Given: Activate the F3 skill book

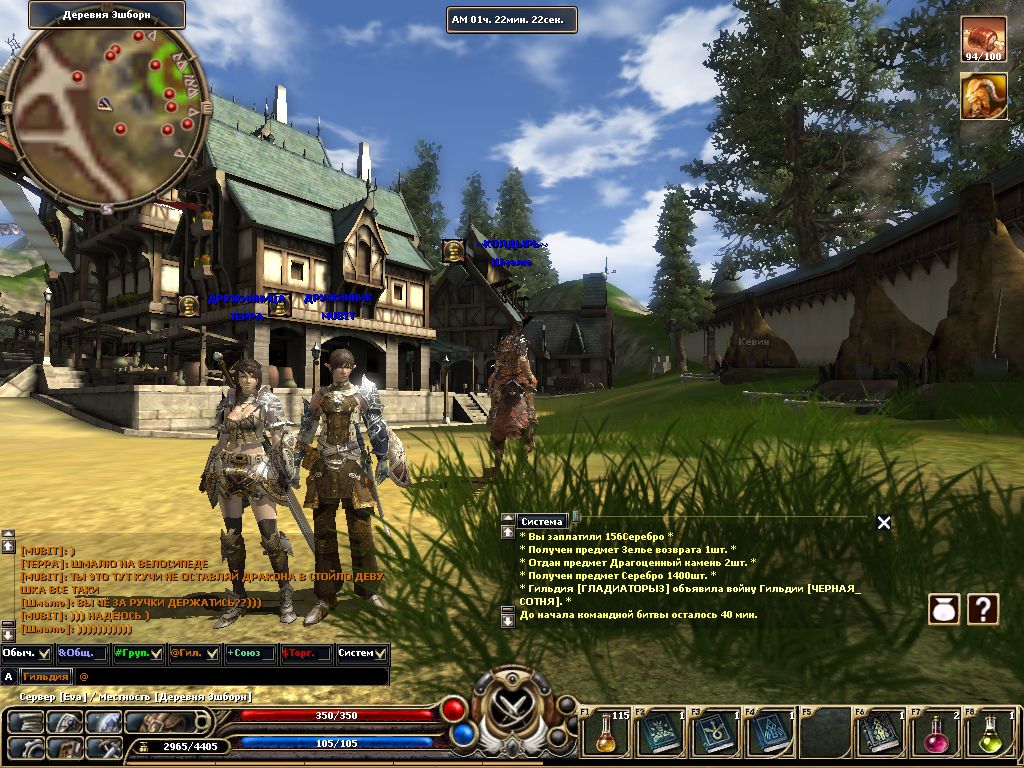Looking at the screenshot, I should (x=716, y=733).
